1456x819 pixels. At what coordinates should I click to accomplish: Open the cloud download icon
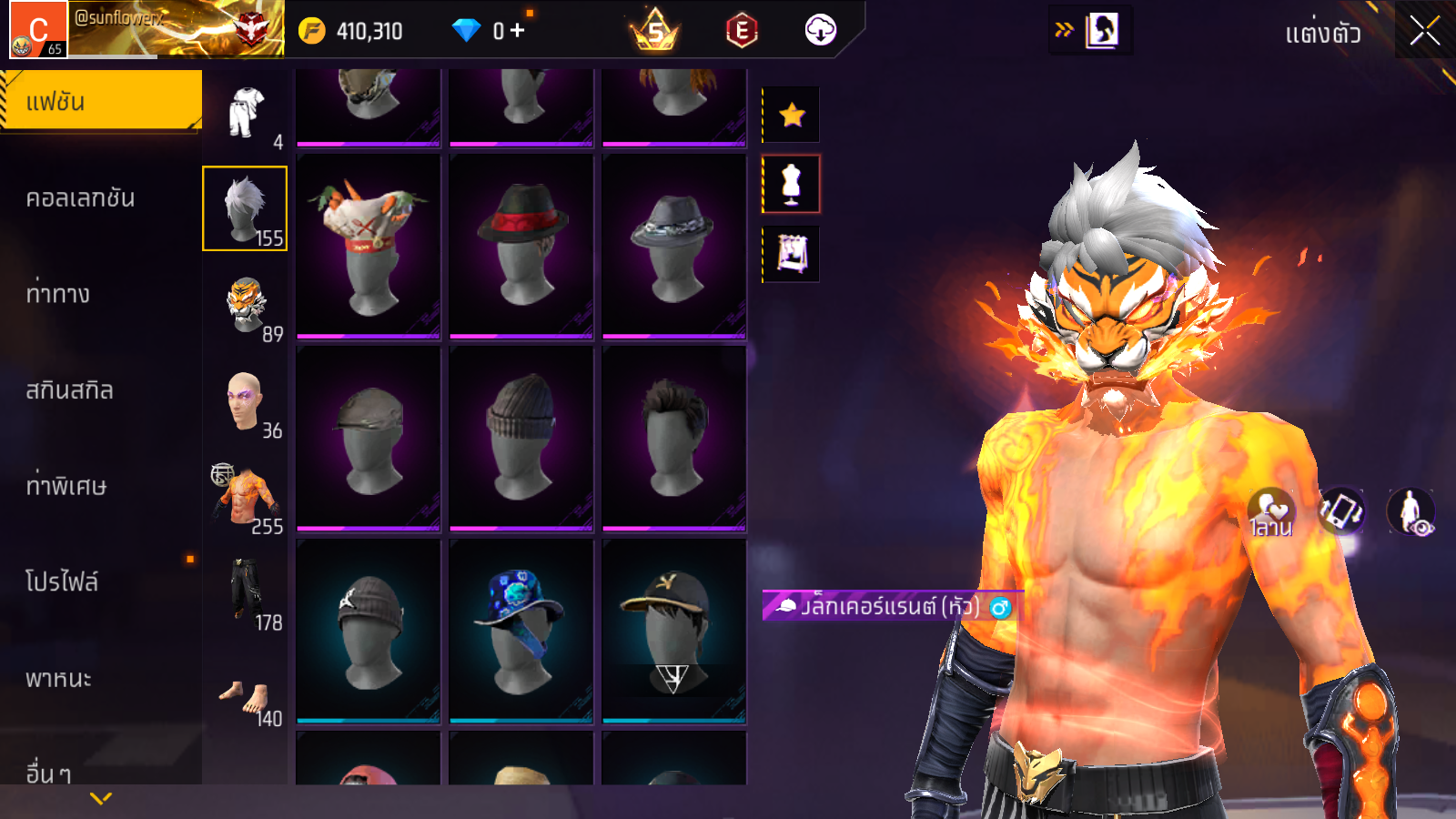point(820,31)
